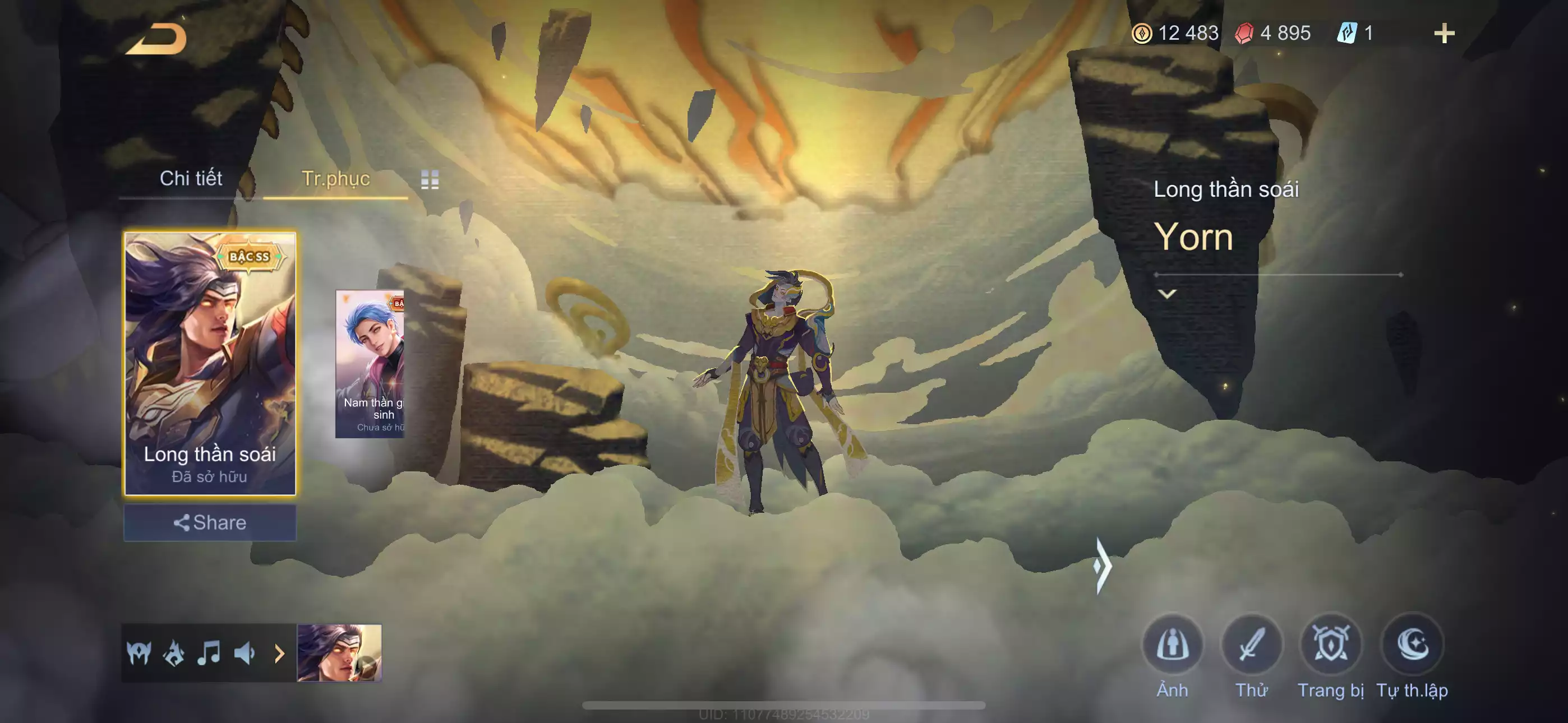
Task: Select the Long thần soái skin card
Action: click(210, 363)
